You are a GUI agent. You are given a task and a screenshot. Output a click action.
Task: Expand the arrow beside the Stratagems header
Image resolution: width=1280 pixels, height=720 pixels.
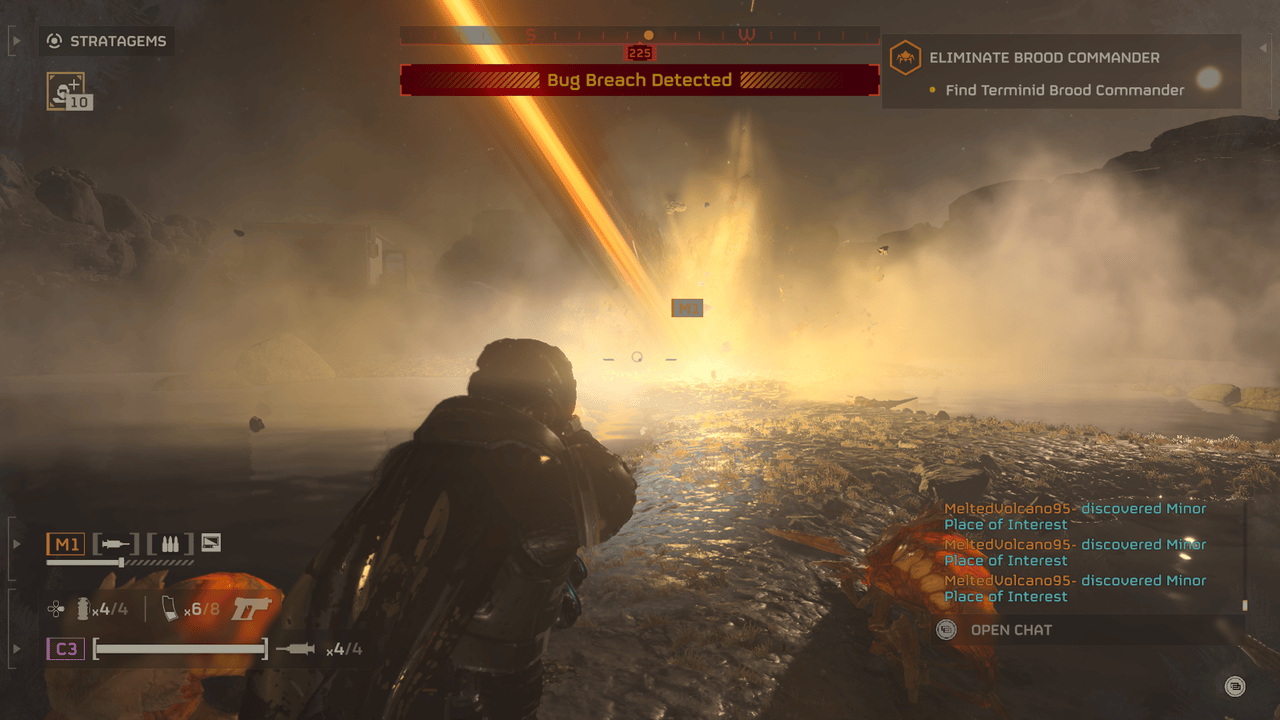click(16, 42)
